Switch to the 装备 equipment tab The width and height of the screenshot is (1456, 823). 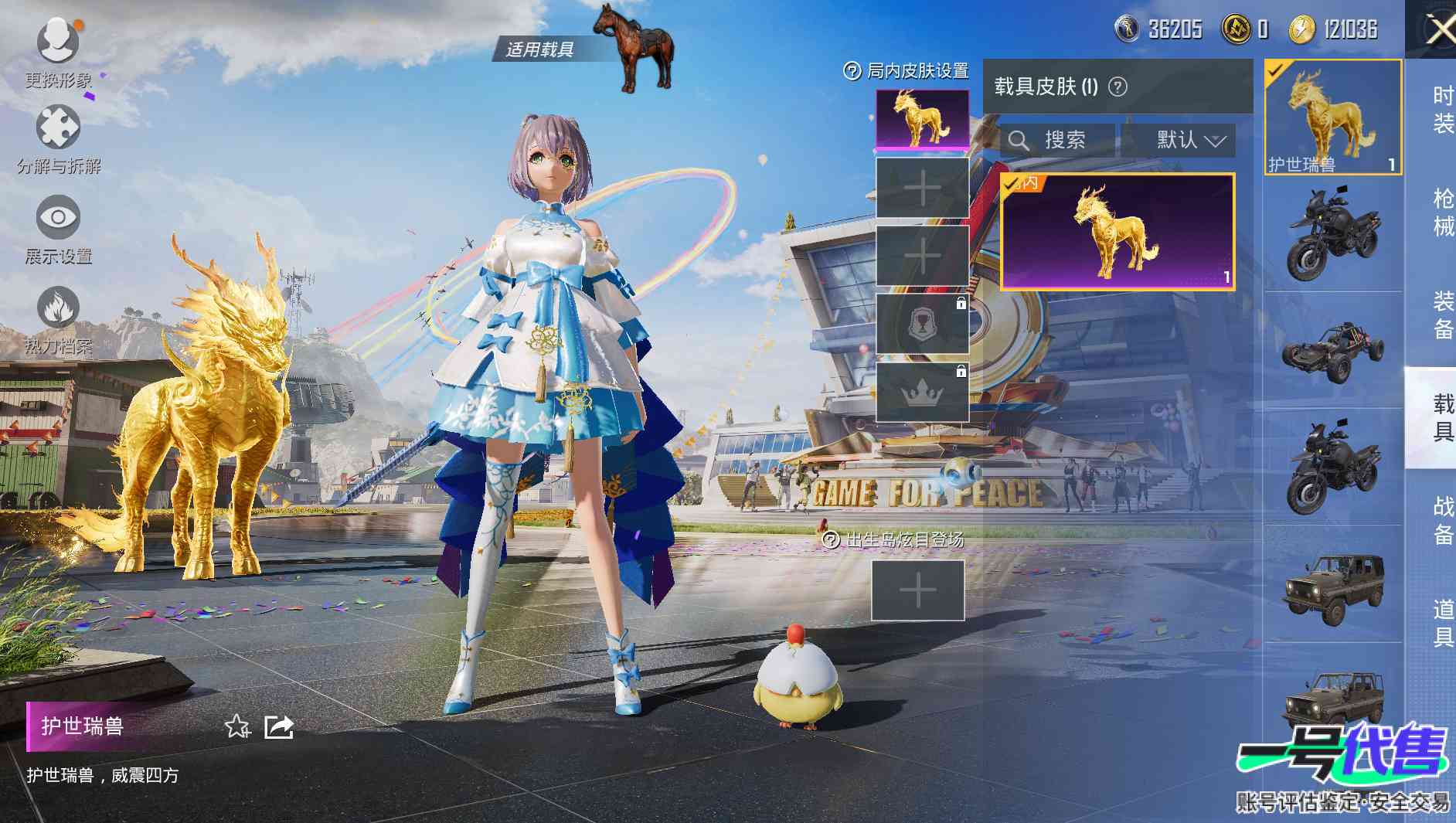point(1442,315)
